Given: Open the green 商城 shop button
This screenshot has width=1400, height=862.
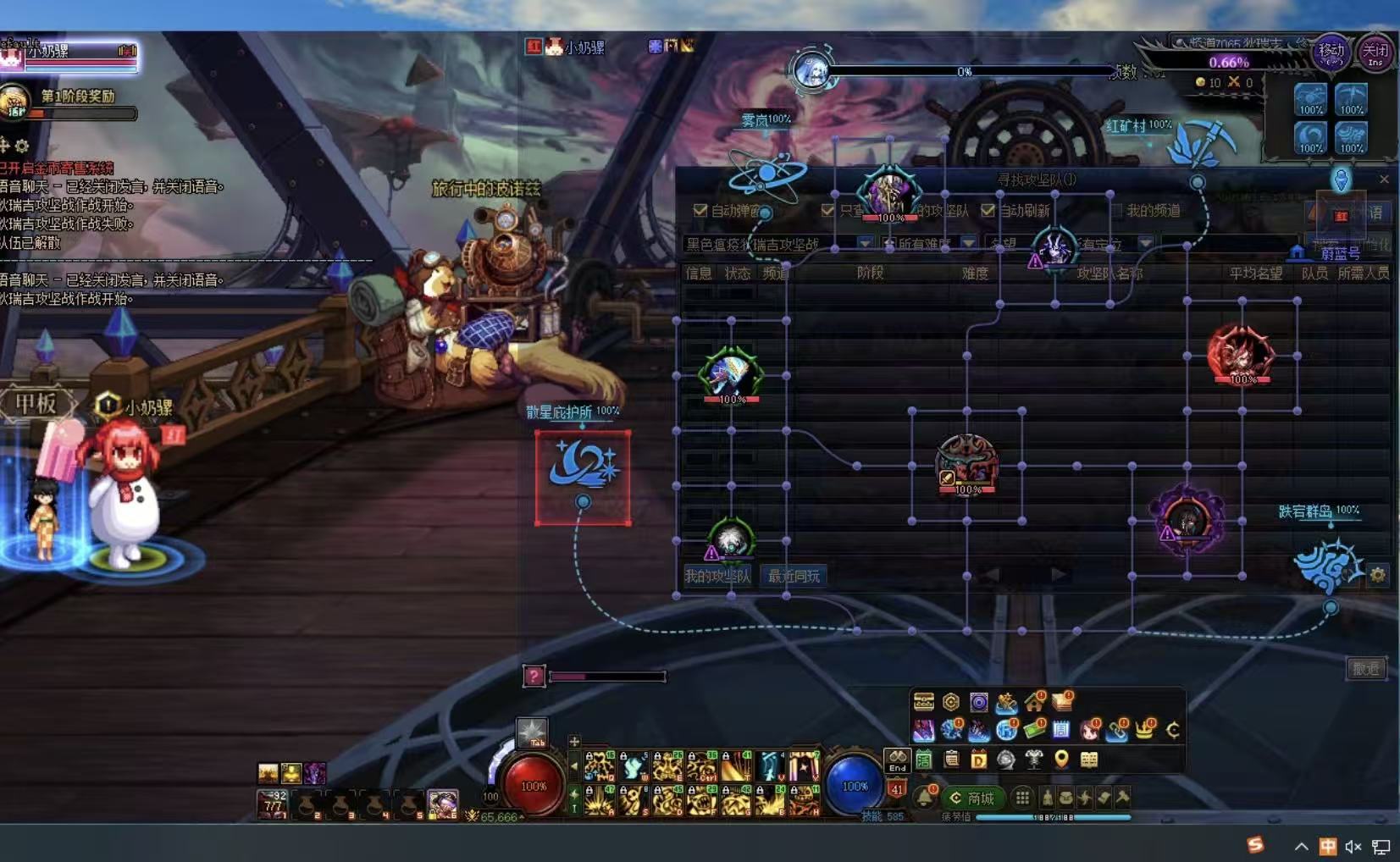Looking at the screenshot, I should (972, 798).
